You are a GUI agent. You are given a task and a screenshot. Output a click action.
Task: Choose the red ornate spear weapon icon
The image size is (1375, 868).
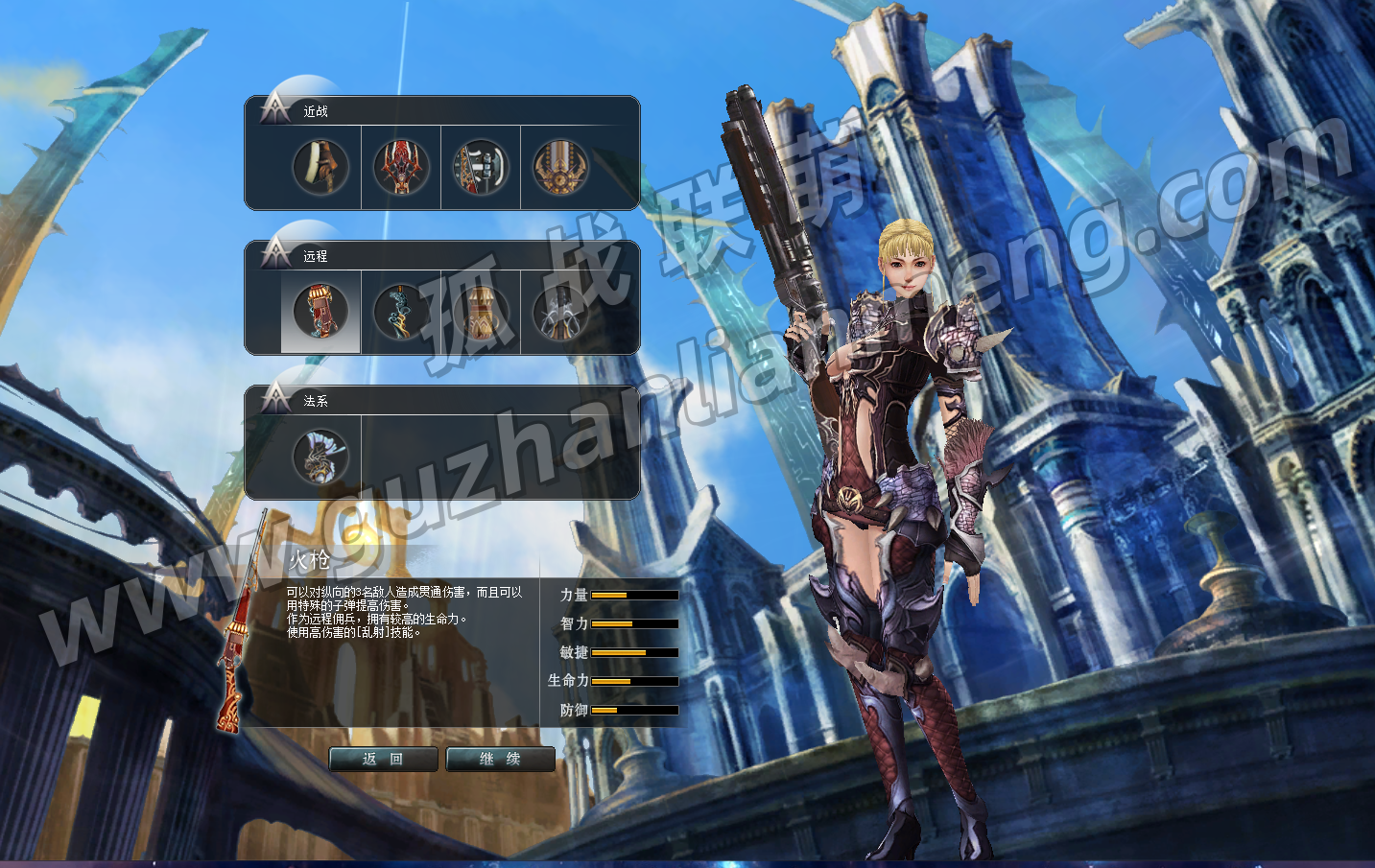tap(400, 167)
